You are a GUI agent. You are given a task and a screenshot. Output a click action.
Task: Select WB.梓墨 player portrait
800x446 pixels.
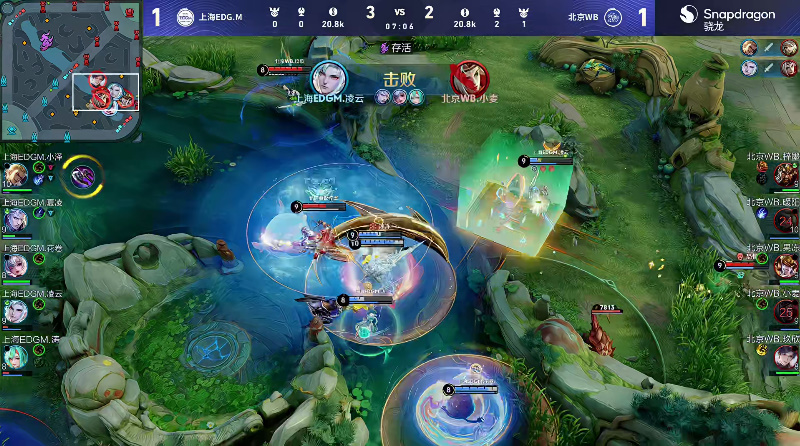(x=785, y=174)
